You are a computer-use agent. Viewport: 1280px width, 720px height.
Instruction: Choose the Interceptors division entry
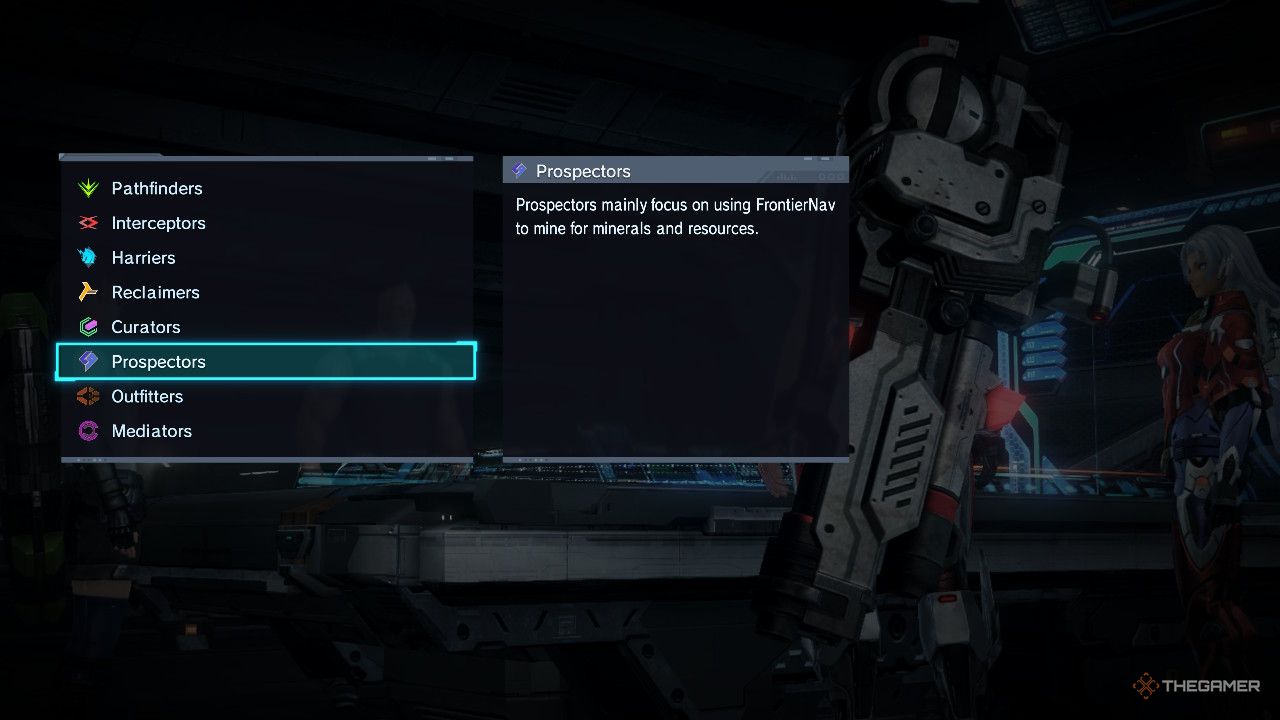pyautogui.click(x=158, y=223)
